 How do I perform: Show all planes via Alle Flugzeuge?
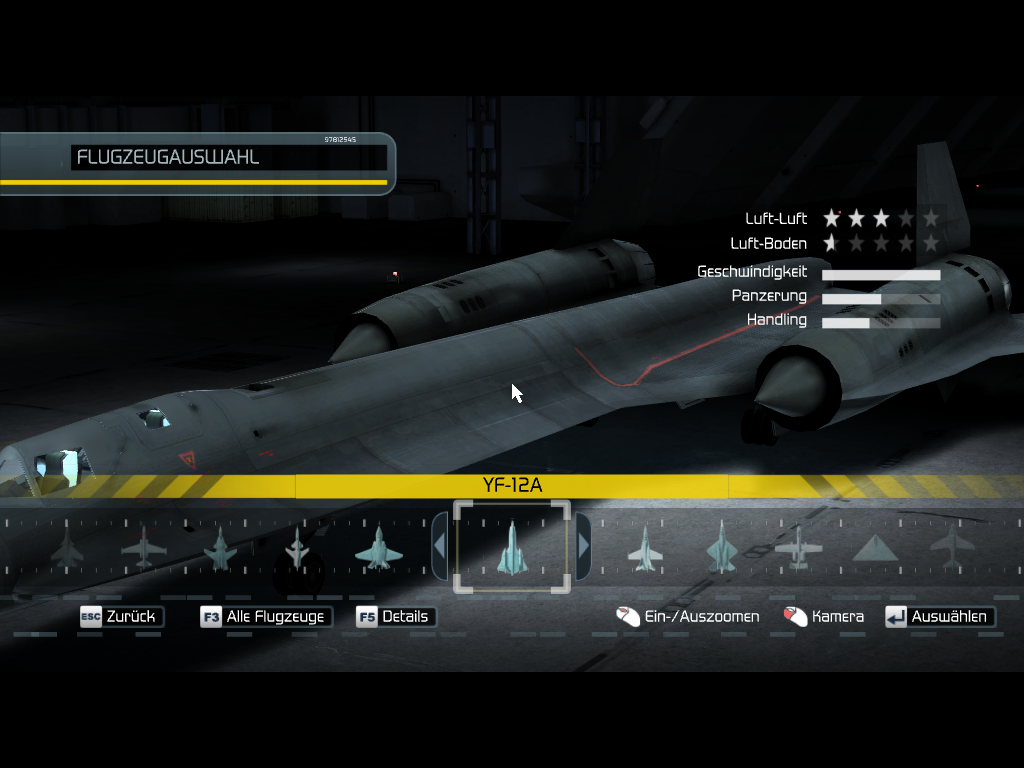click(265, 617)
